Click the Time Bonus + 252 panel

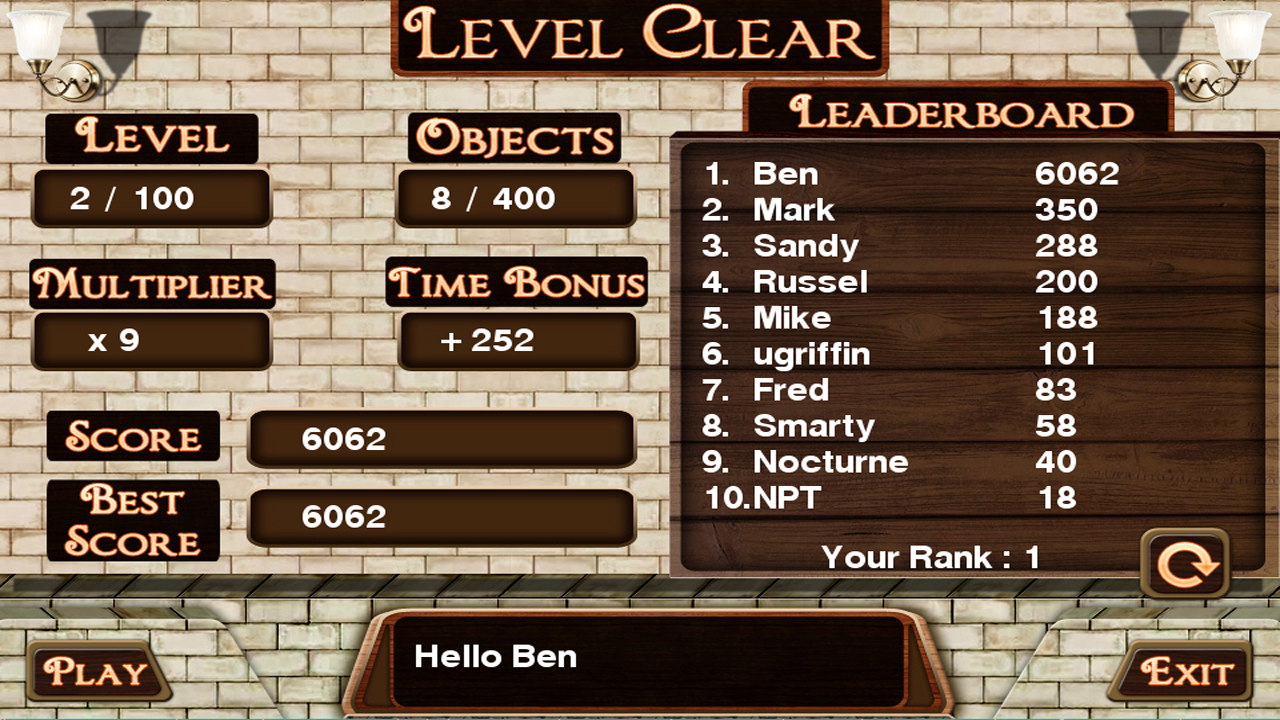click(x=517, y=341)
